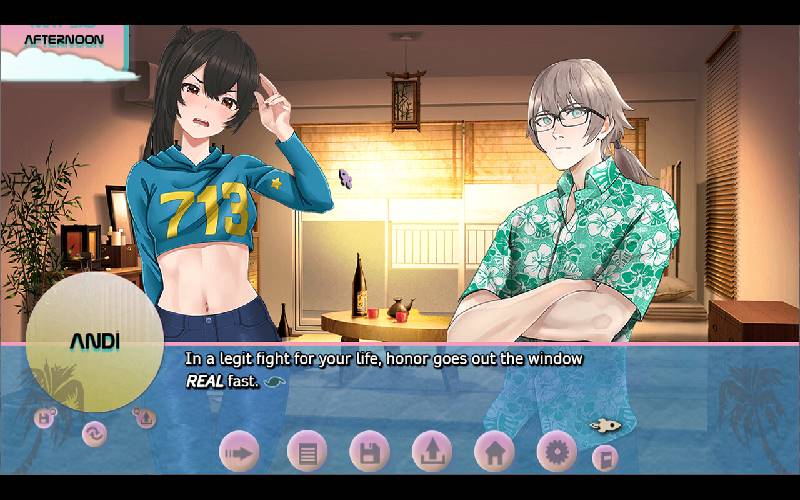Return to the main menu via the house icon
The image size is (800, 500).
coord(494,453)
